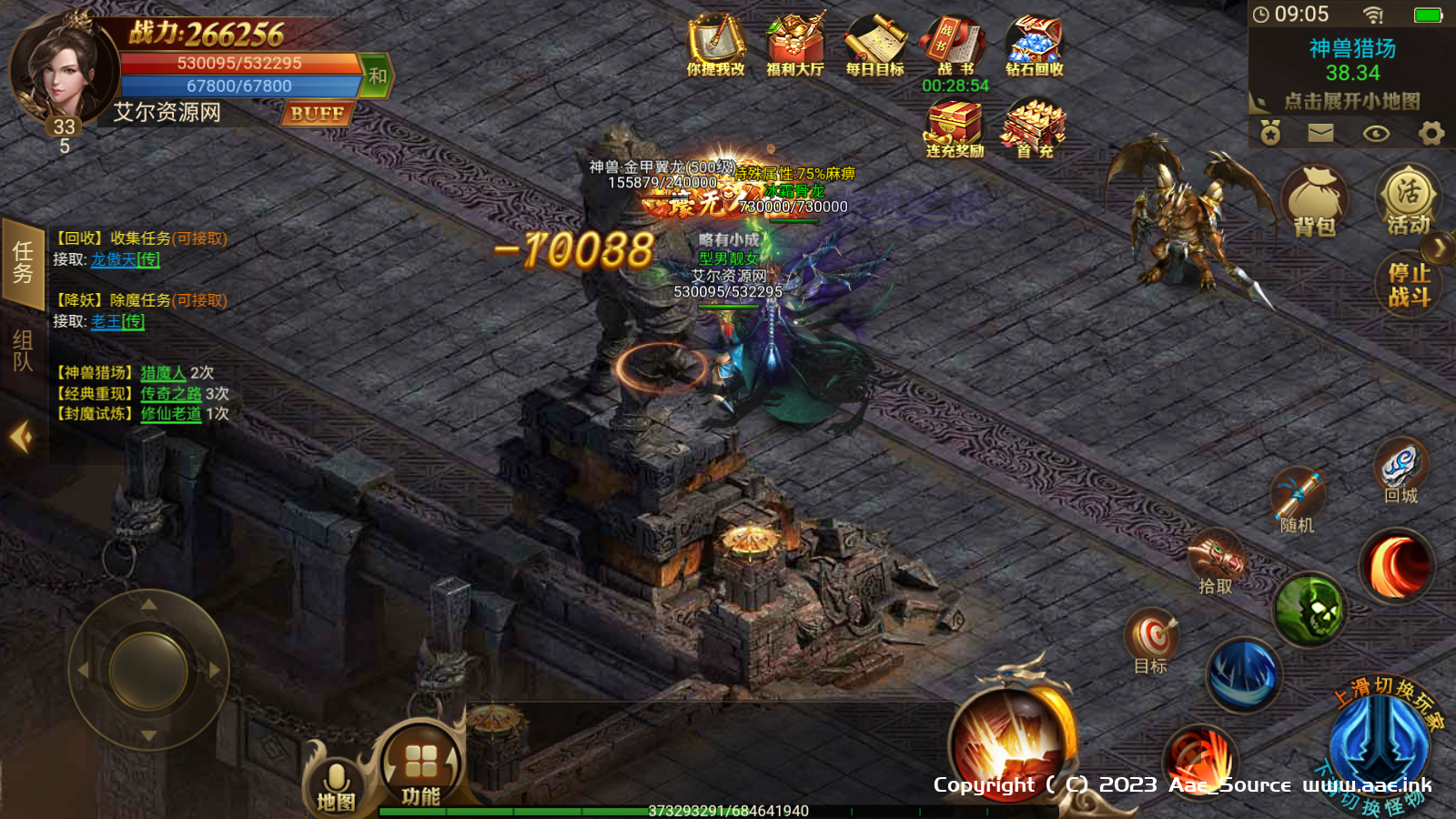Open the mail envelope icon
This screenshot has height=819, width=1456.
click(1320, 134)
